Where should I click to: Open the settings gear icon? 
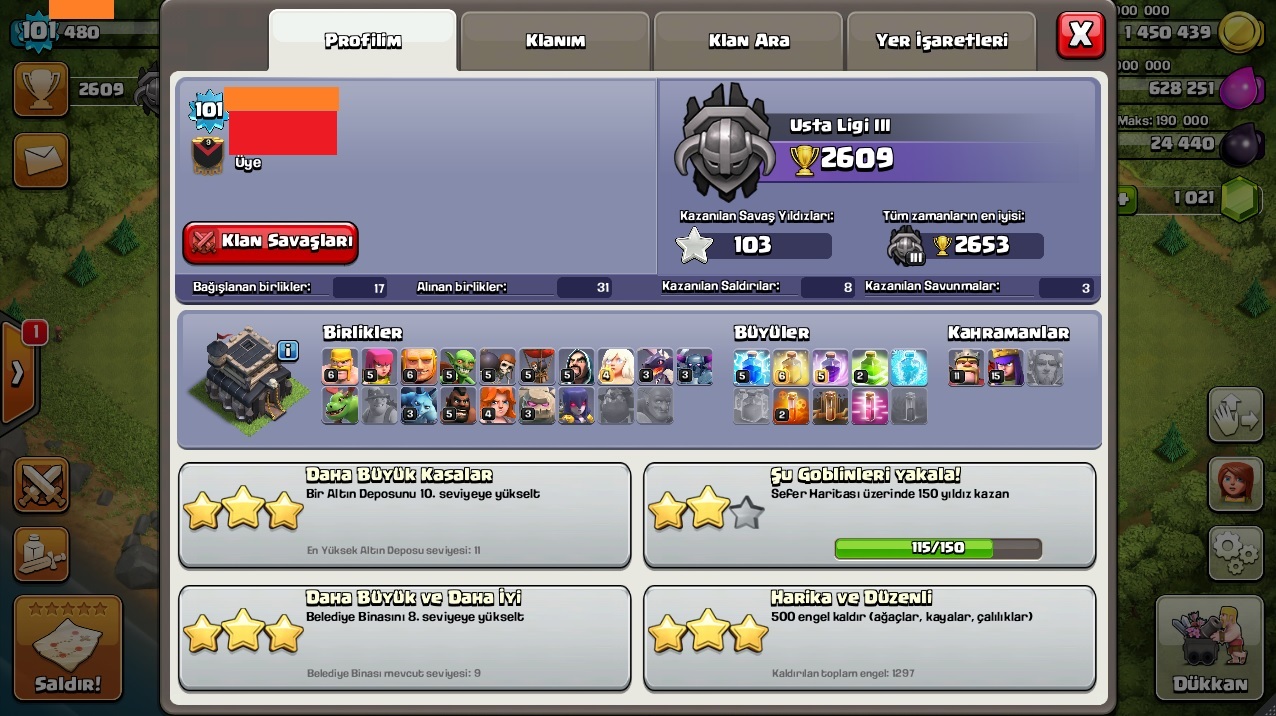click(x=1235, y=553)
